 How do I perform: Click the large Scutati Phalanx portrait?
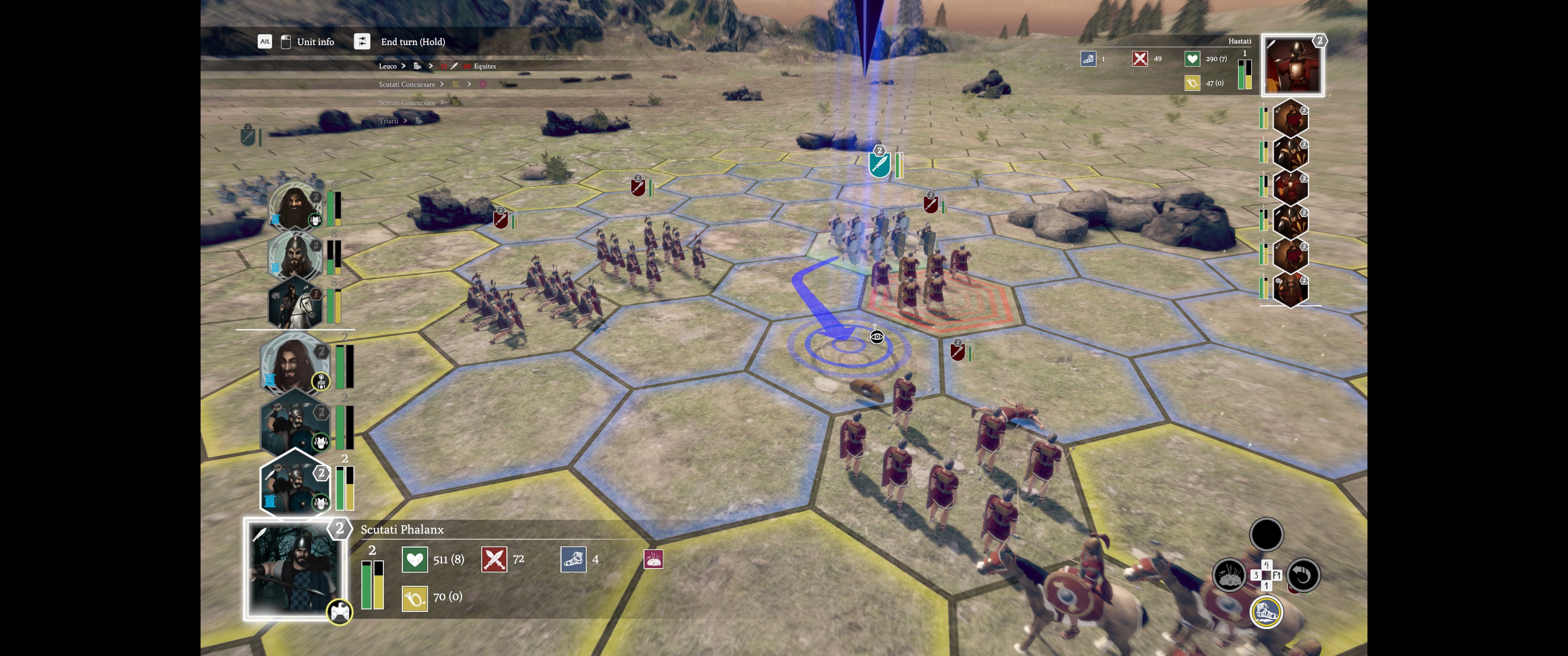click(x=294, y=569)
